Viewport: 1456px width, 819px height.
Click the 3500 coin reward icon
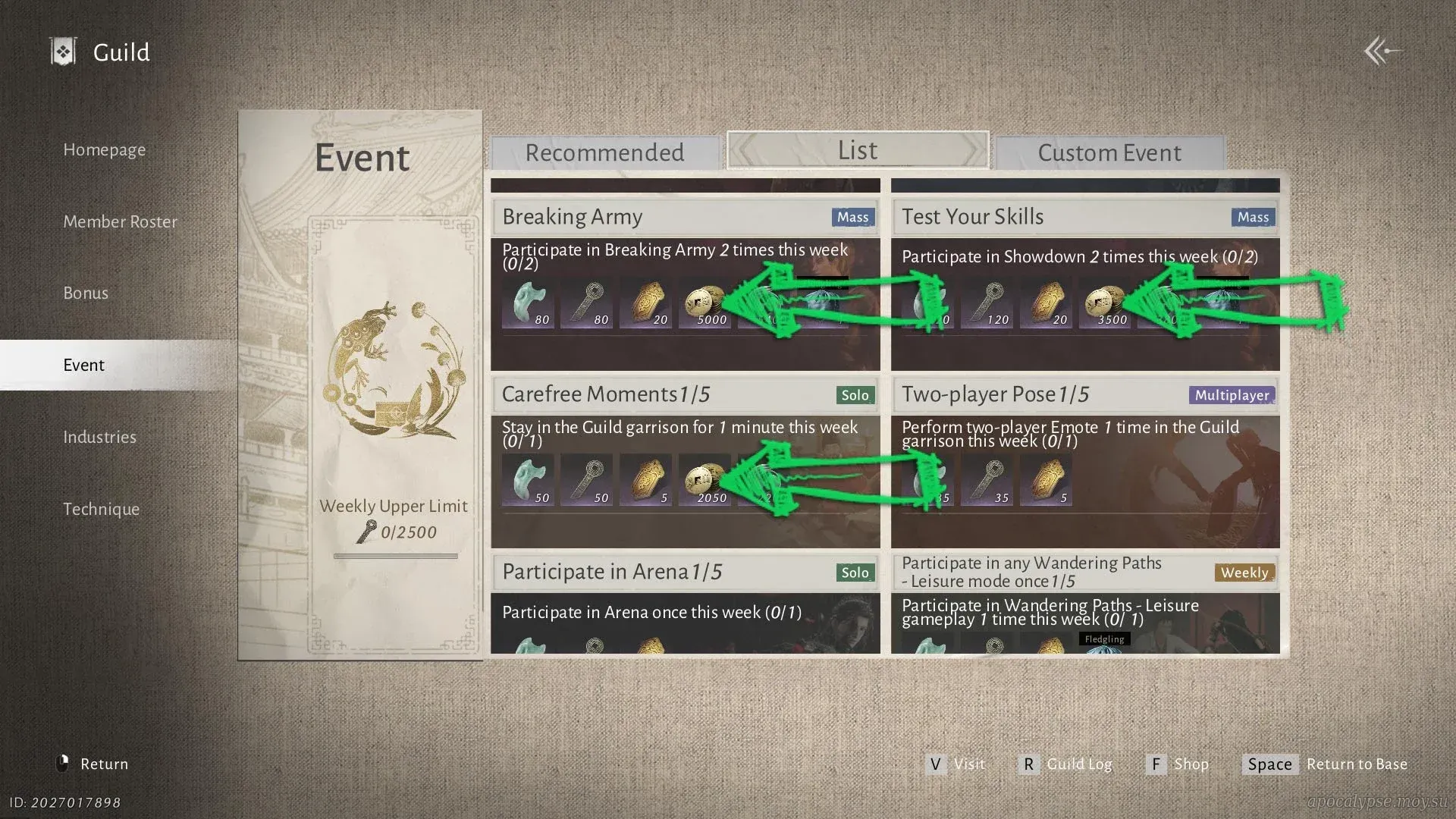click(x=1105, y=305)
